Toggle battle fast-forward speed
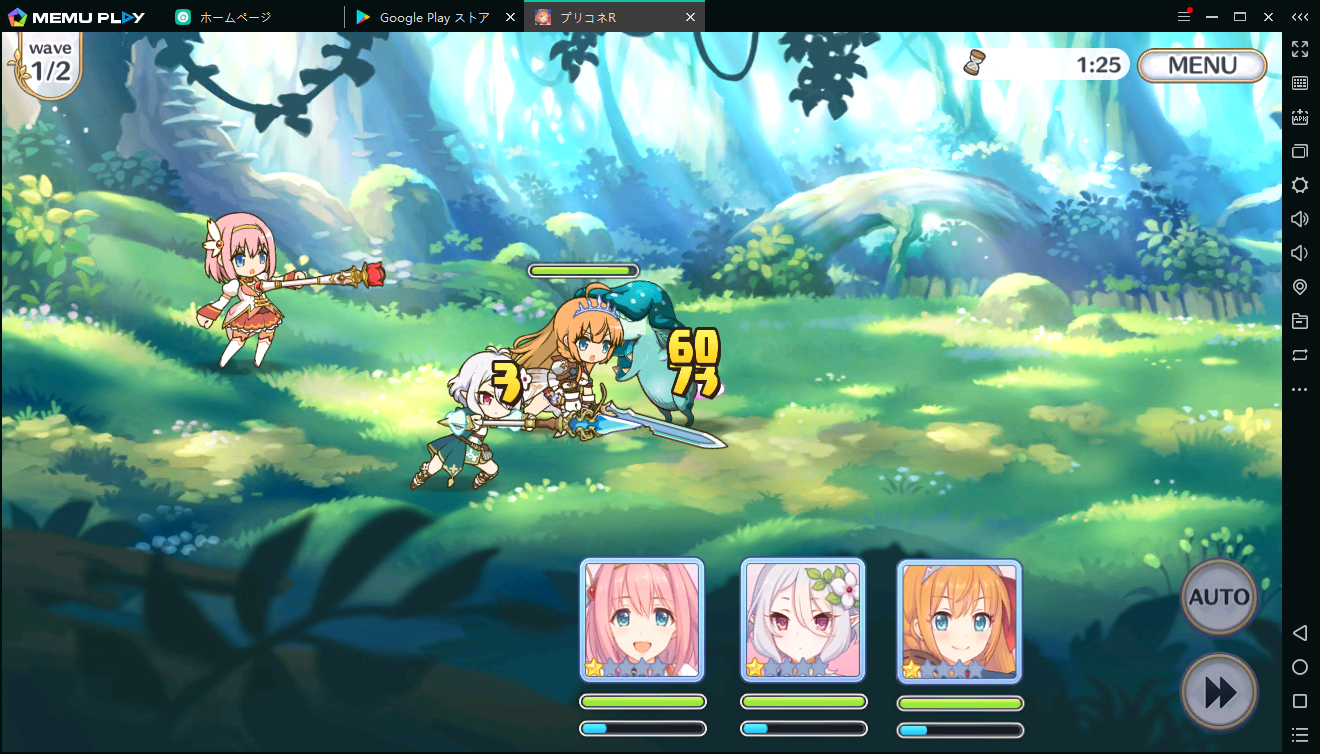The height and width of the screenshot is (754, 1320). point(1218,690)
